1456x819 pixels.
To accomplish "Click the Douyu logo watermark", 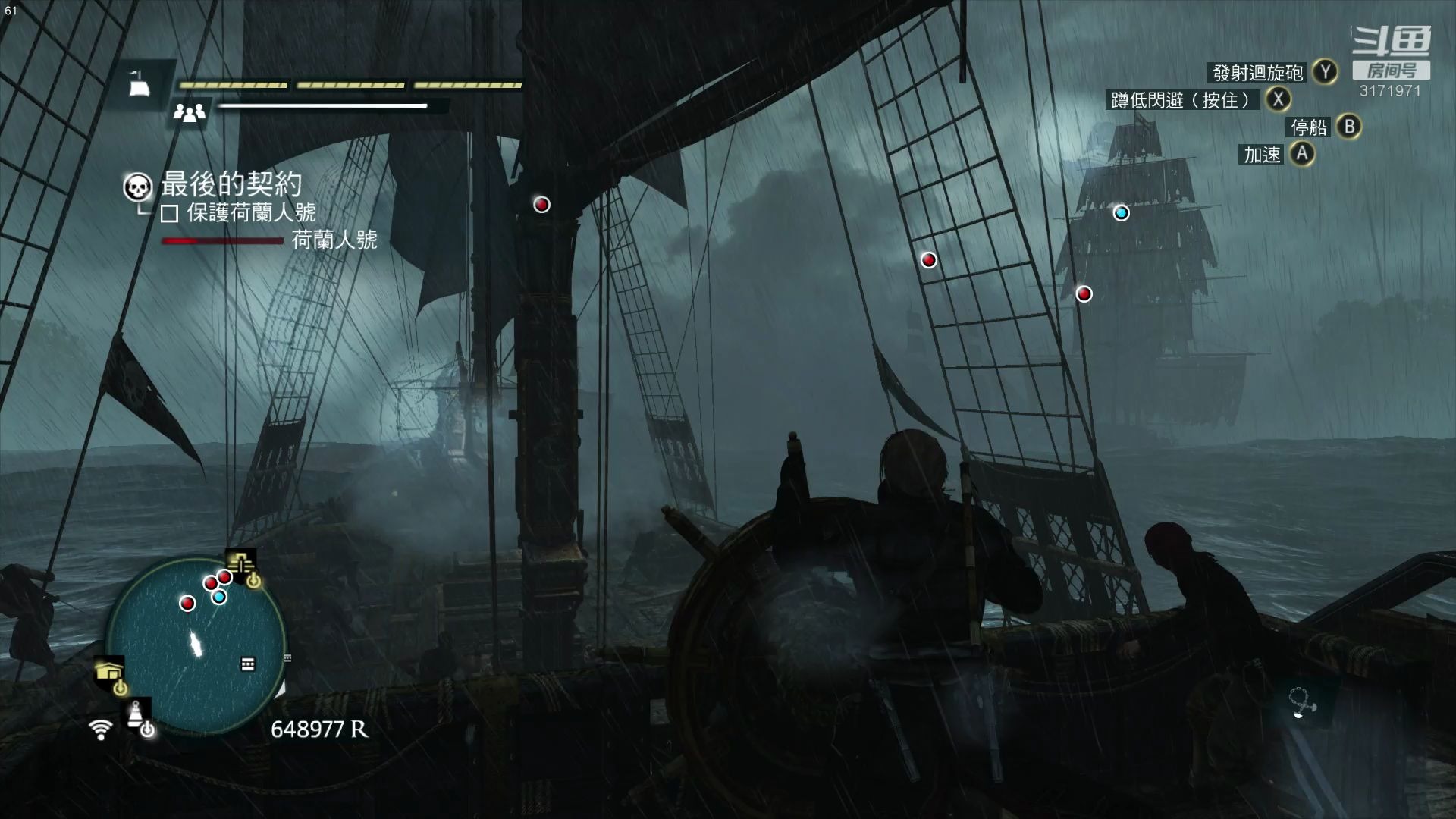I will click(x=1392, y=42).
